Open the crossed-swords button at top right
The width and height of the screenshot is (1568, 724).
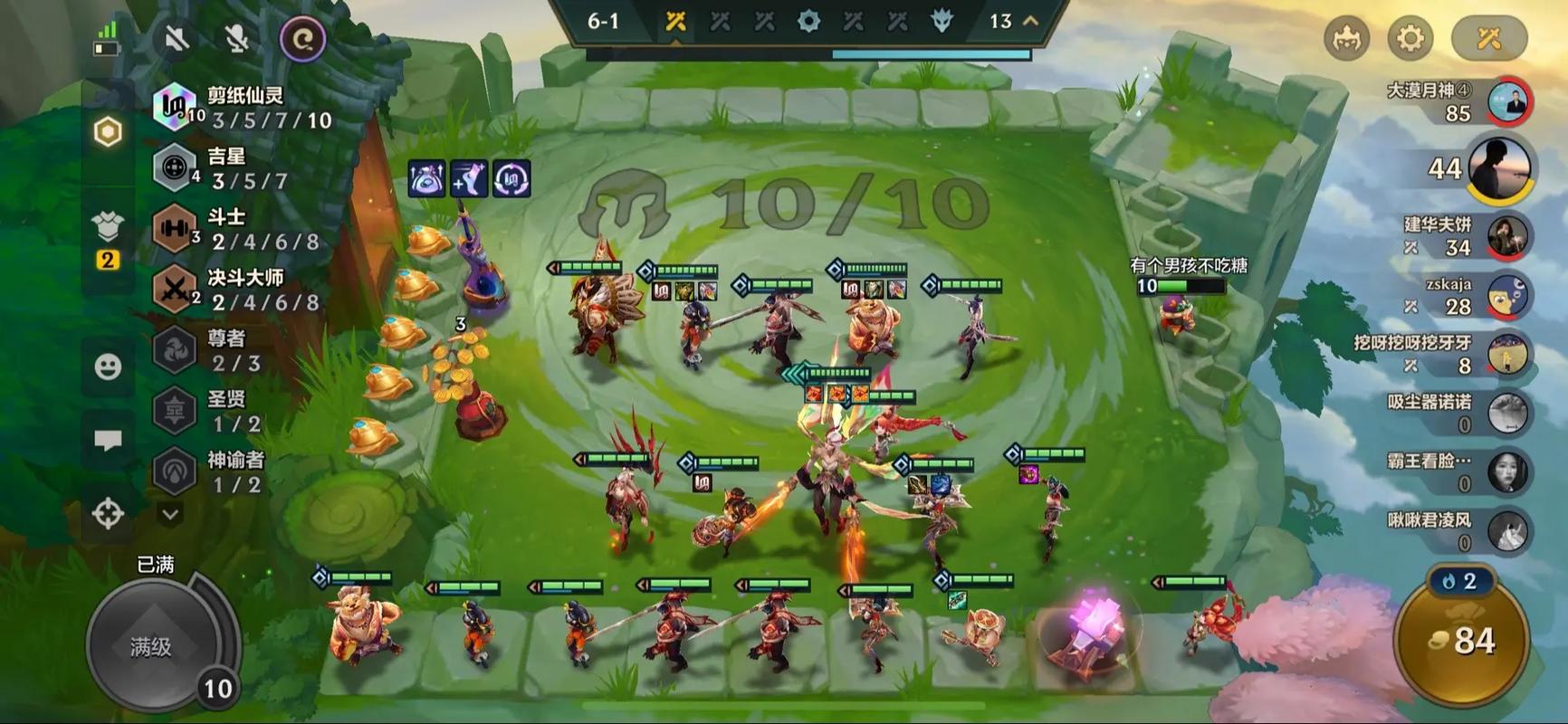click(x=1488, y=38)
